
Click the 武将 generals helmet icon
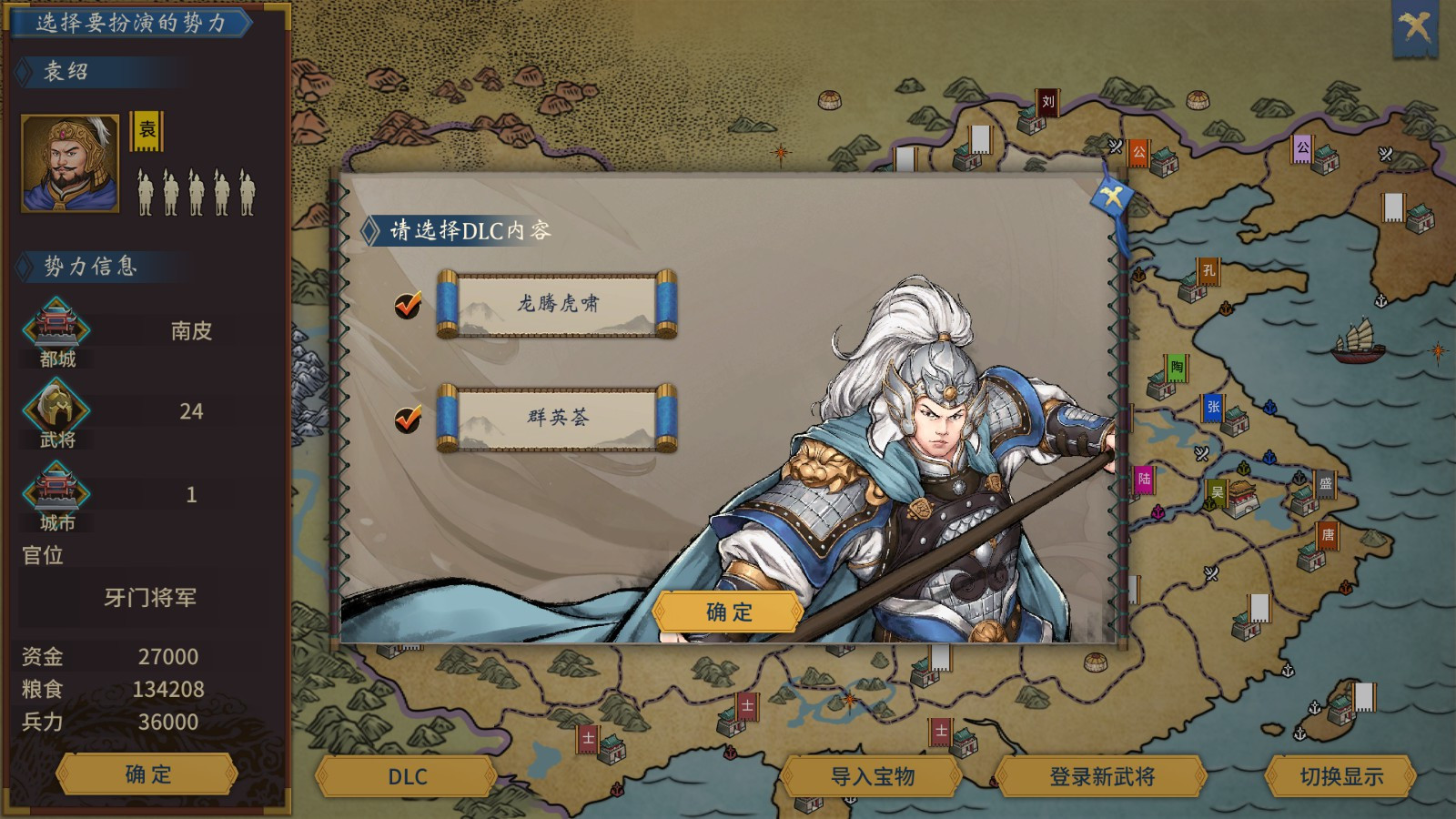point(56,407)
